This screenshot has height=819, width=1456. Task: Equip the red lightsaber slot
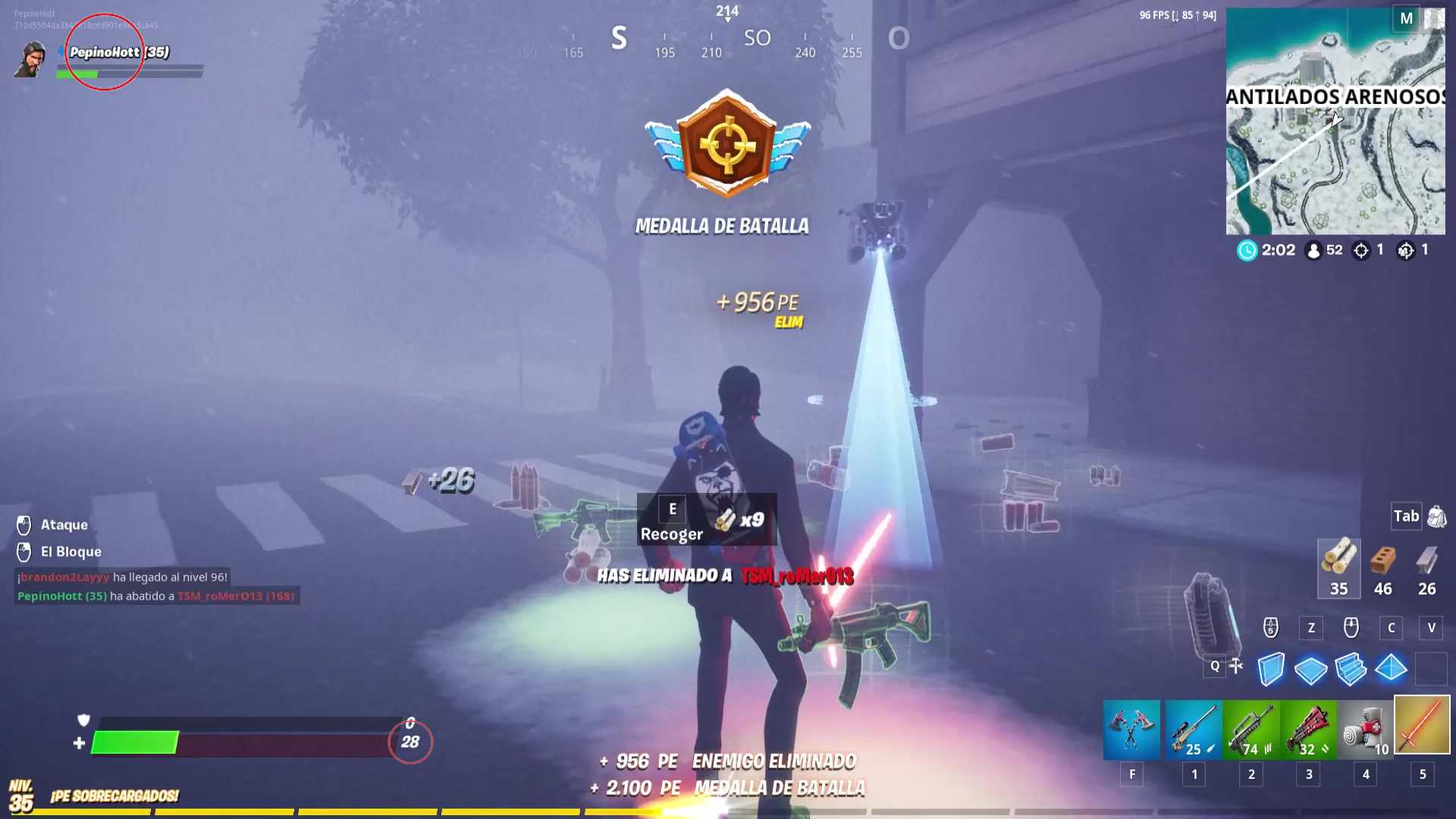pyautogui.click(x=1423, y=726)
